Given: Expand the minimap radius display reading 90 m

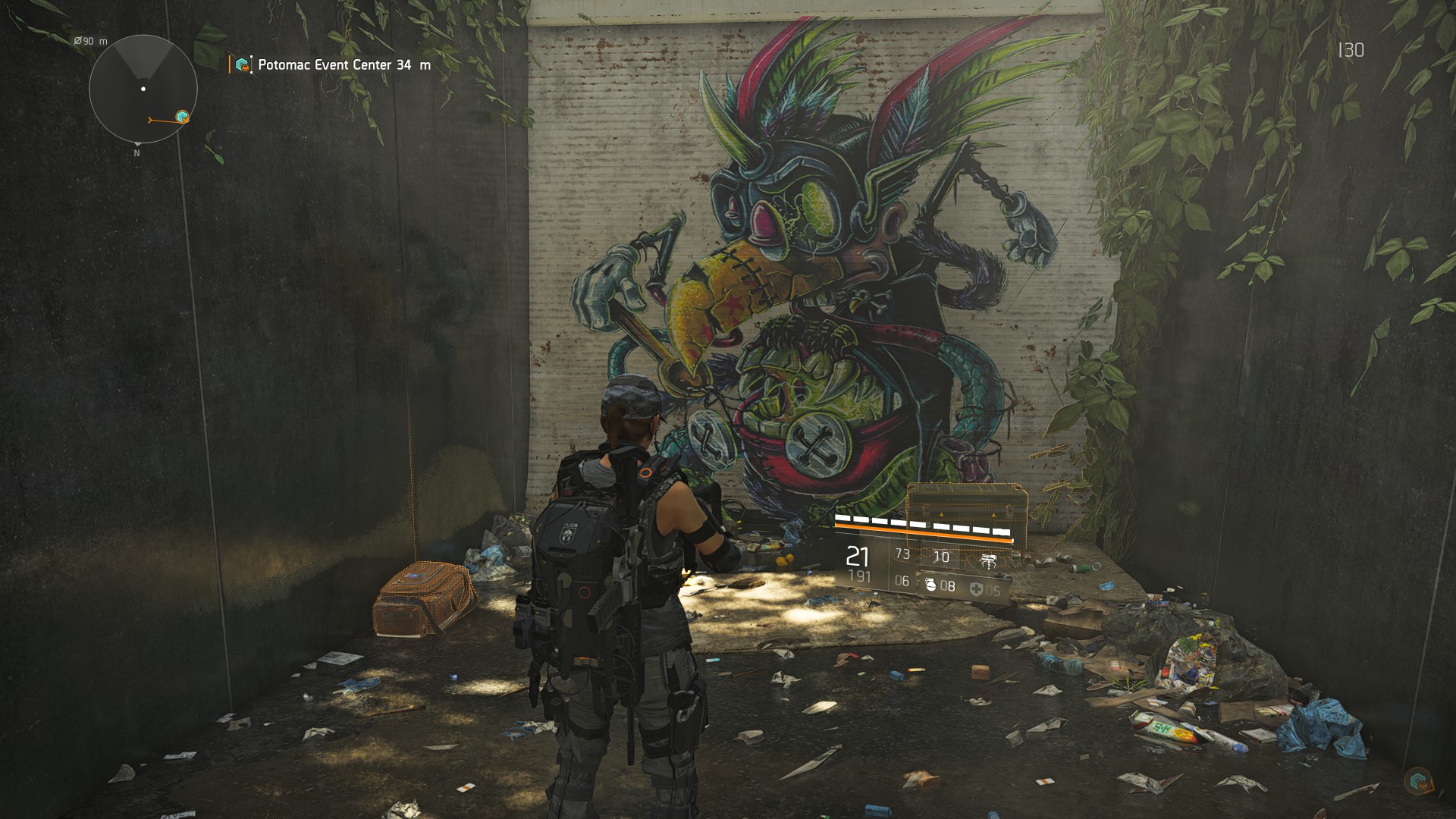Looking at the screenshot, I should [89, 41].
